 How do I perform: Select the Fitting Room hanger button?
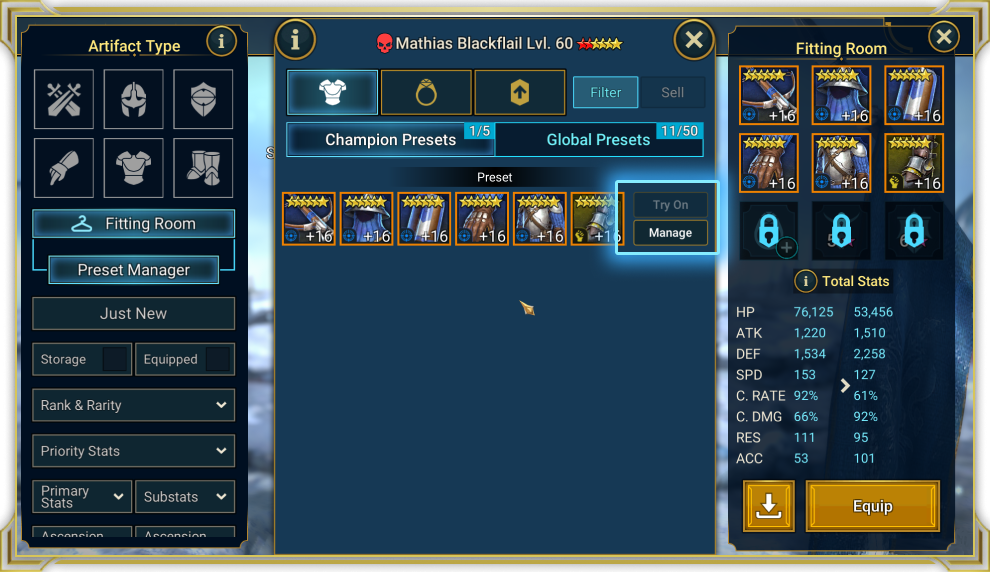[133, 224]
